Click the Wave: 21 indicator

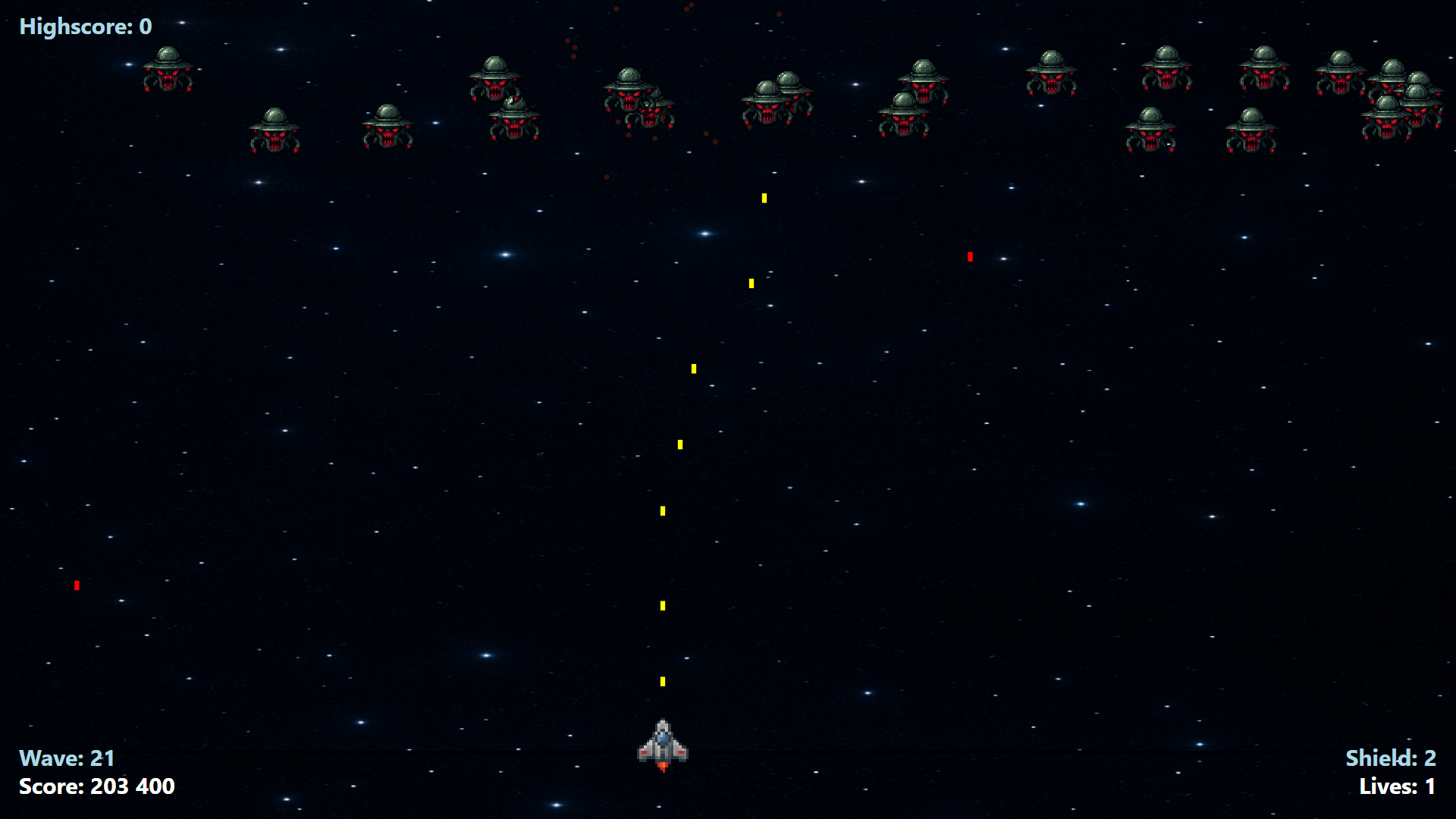(67, 758)
